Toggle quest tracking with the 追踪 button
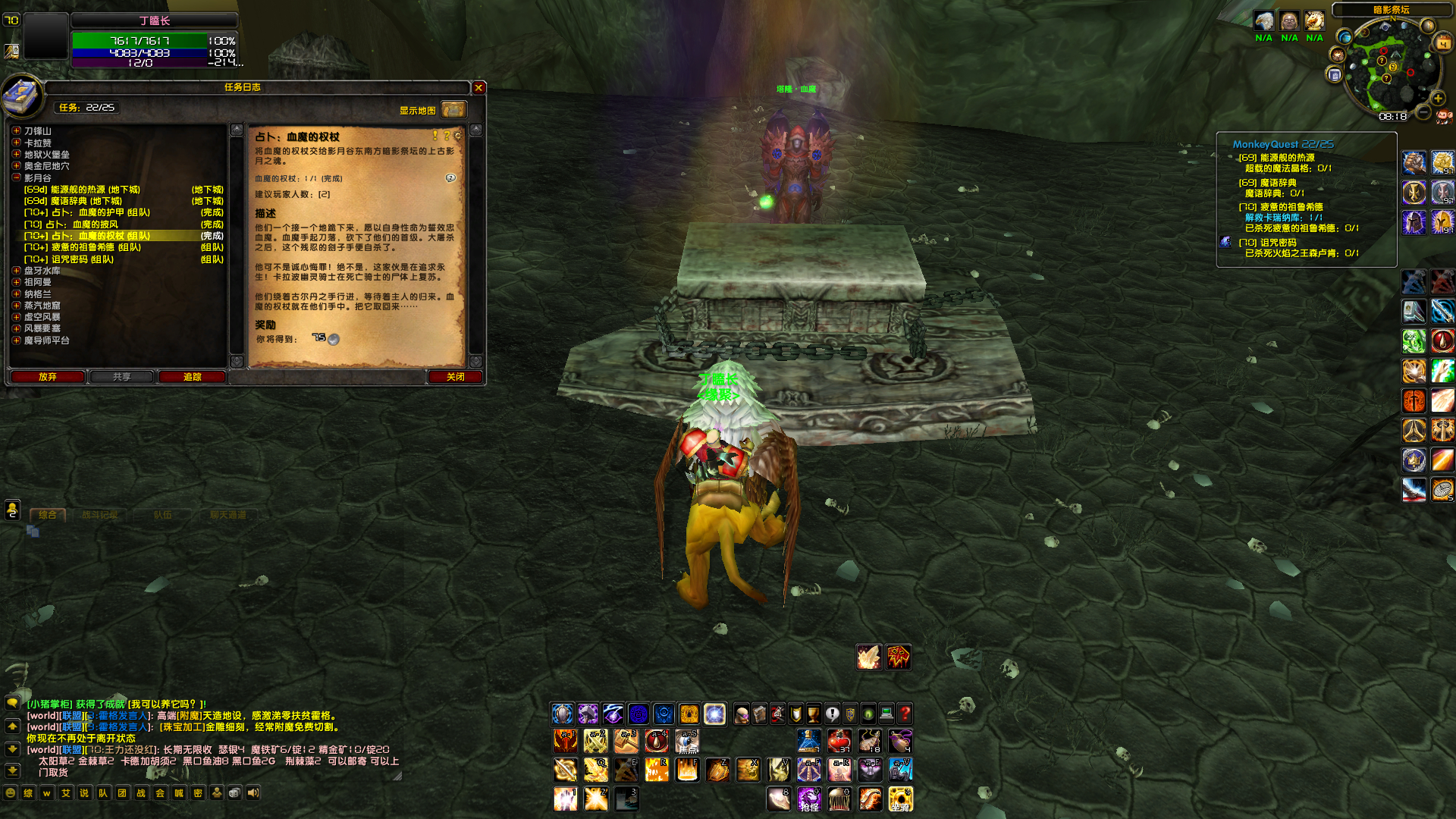This screenshot has width=1456, height=819. (x=192, y=377)
